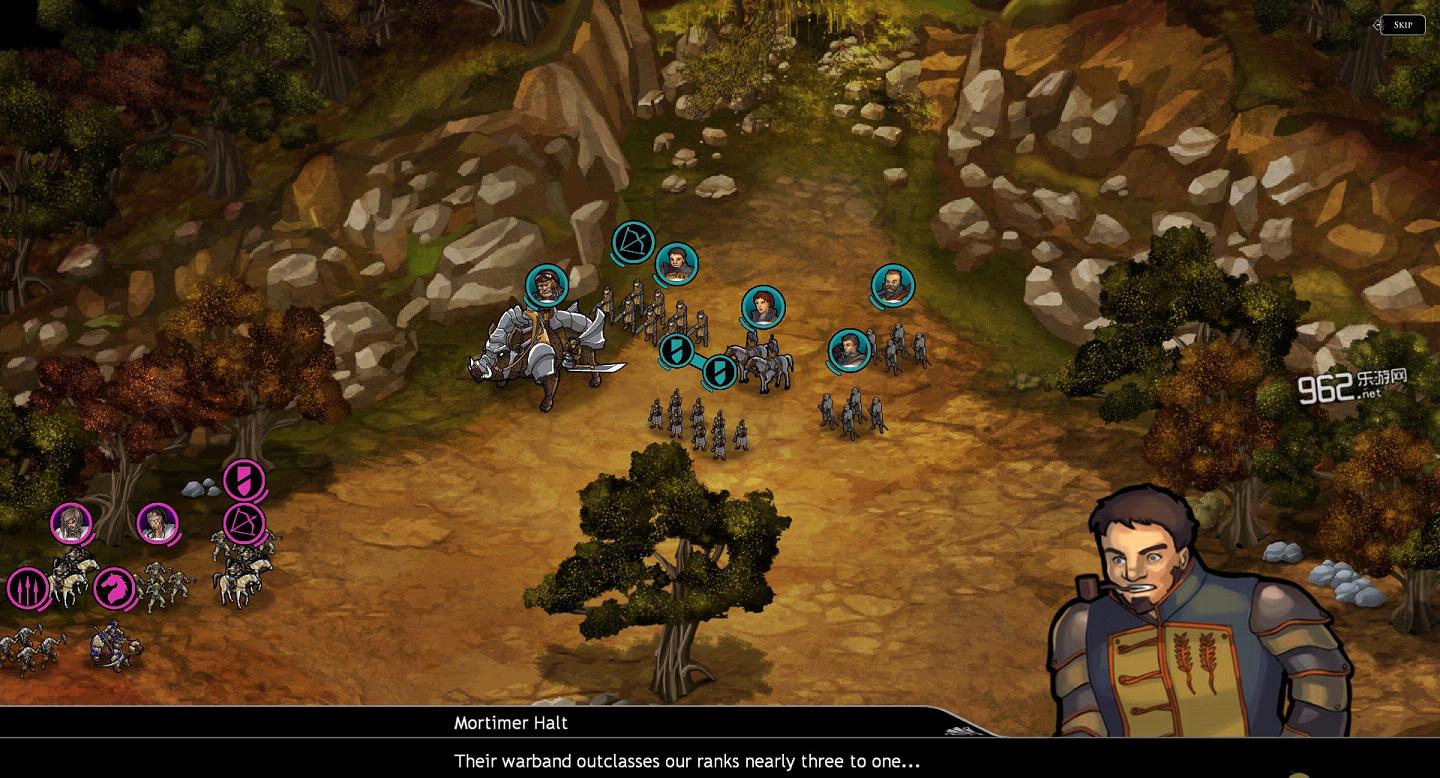This screenshot has height=778, width=1440.
Task: Select the teal bow archer unit badge
Action: coord(633,243)
